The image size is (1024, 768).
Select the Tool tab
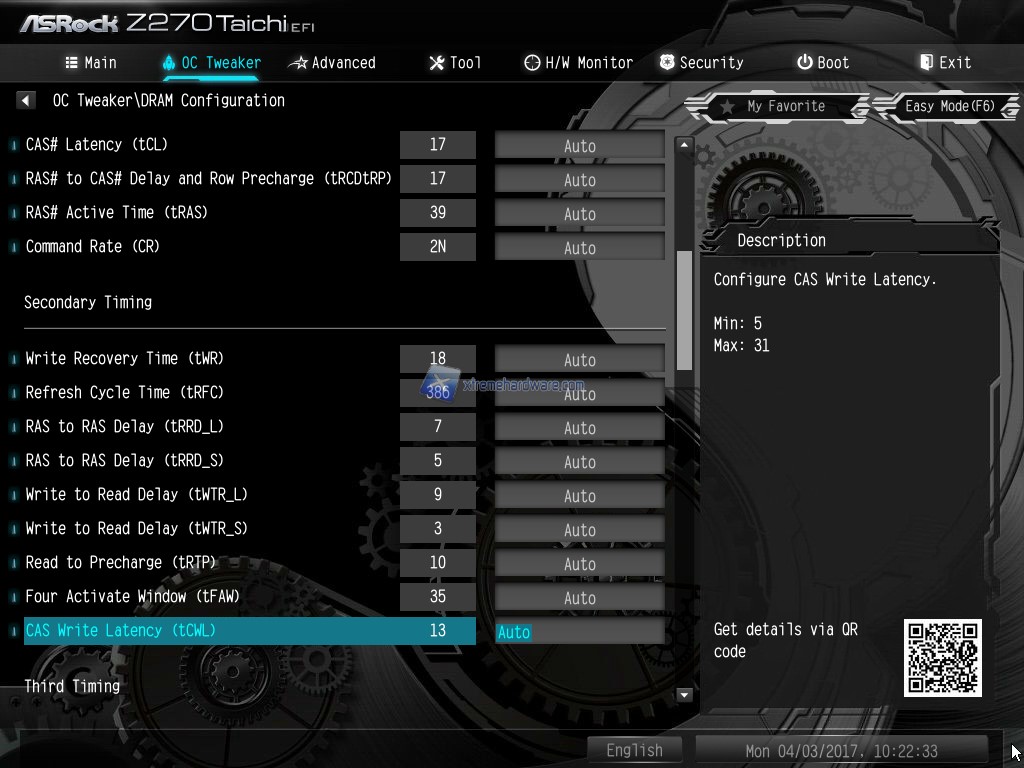(455, 62)
